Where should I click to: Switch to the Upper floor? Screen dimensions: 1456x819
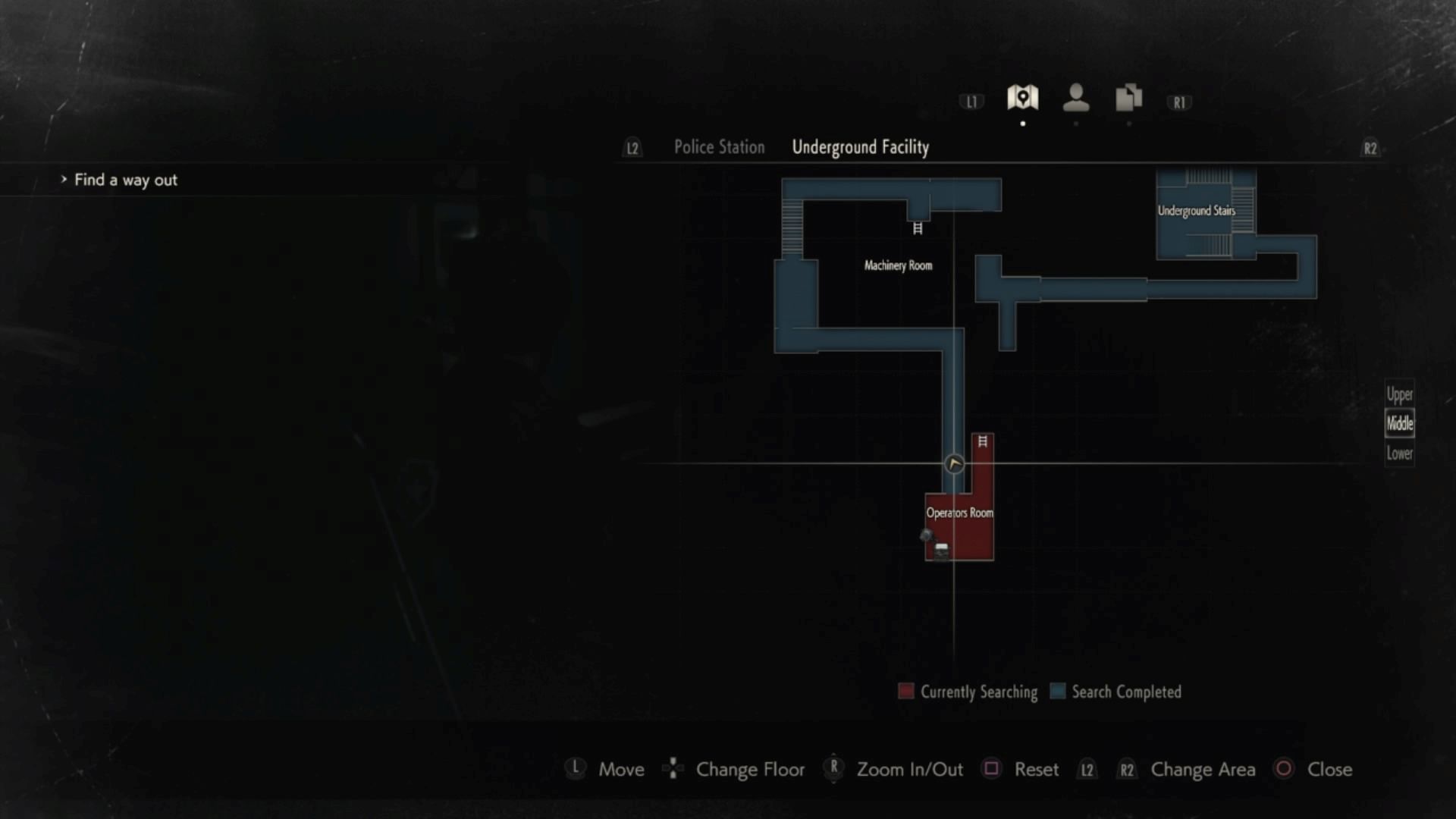(x=1399, y=394)
